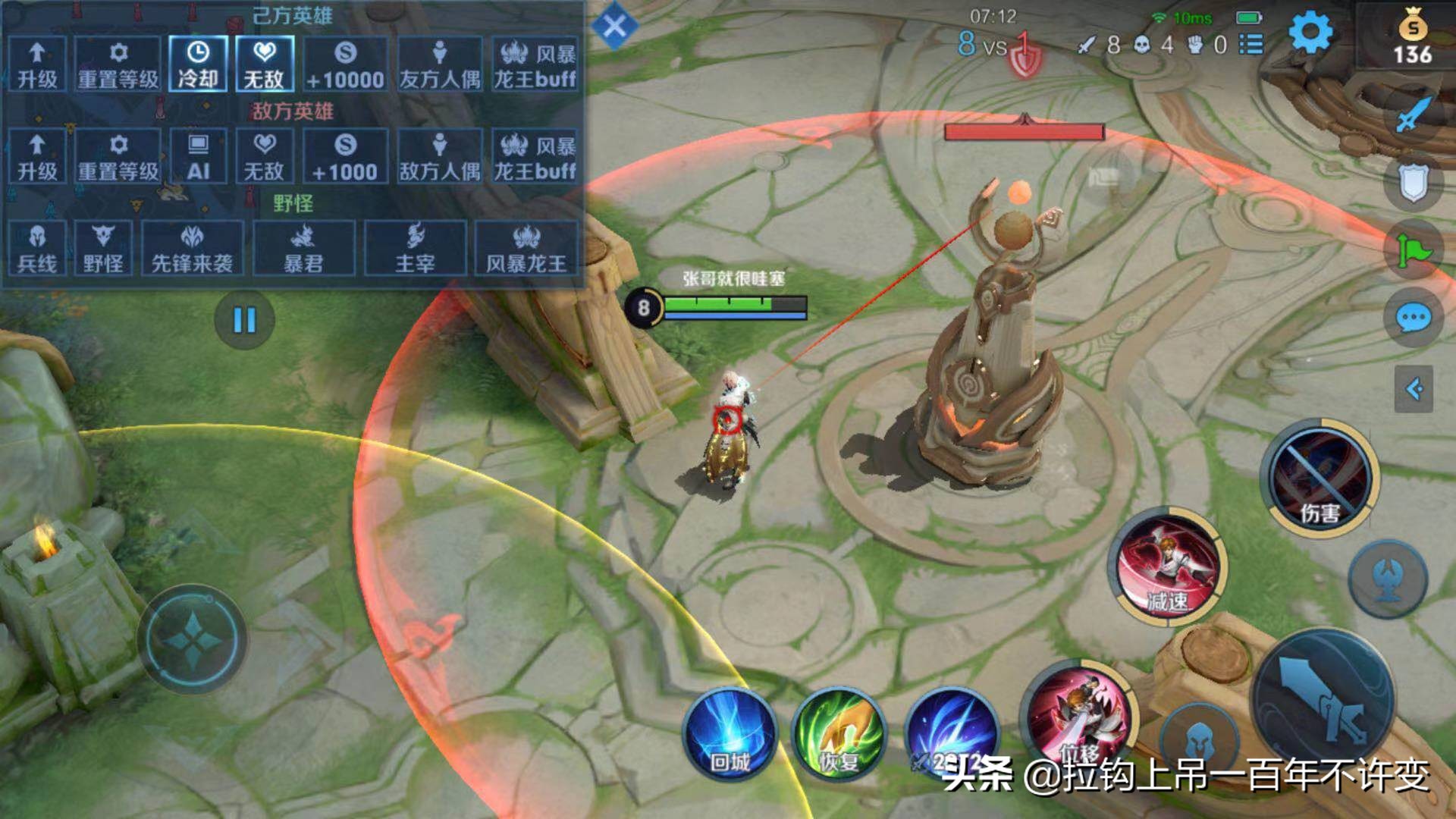Spawn 兵线 minion wave

(x=36, y=248)
